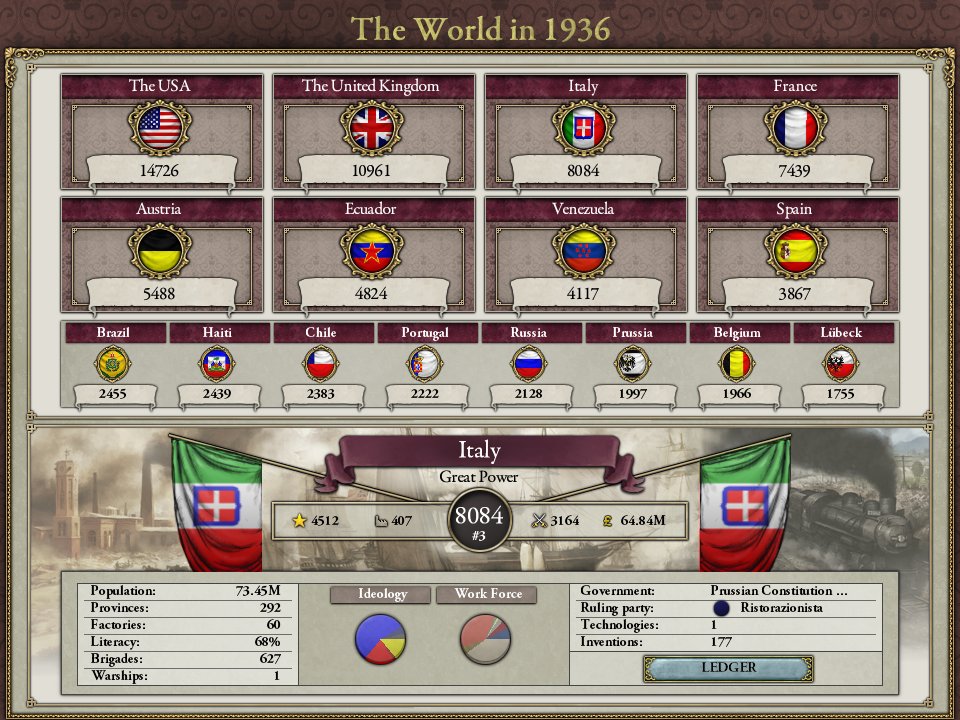960x720 pixels.
Task: Select The USA great power card
Action: click(x=160, y=129)
